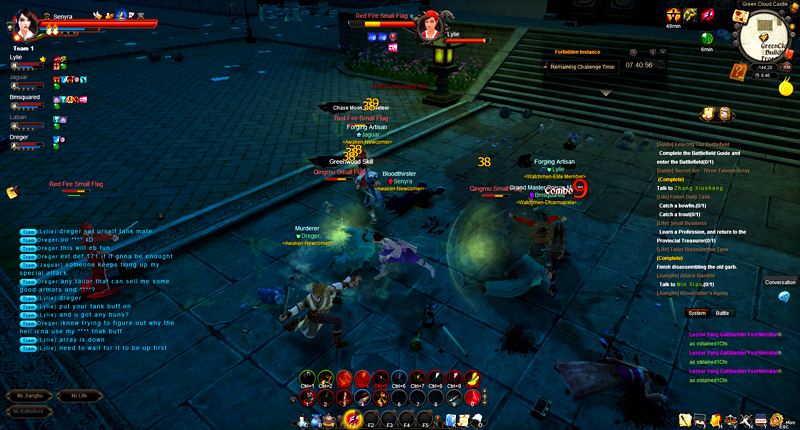Open the Conversation panel
Image resolution: width=800 pixels, height=430 pixels.
(780, 282)
